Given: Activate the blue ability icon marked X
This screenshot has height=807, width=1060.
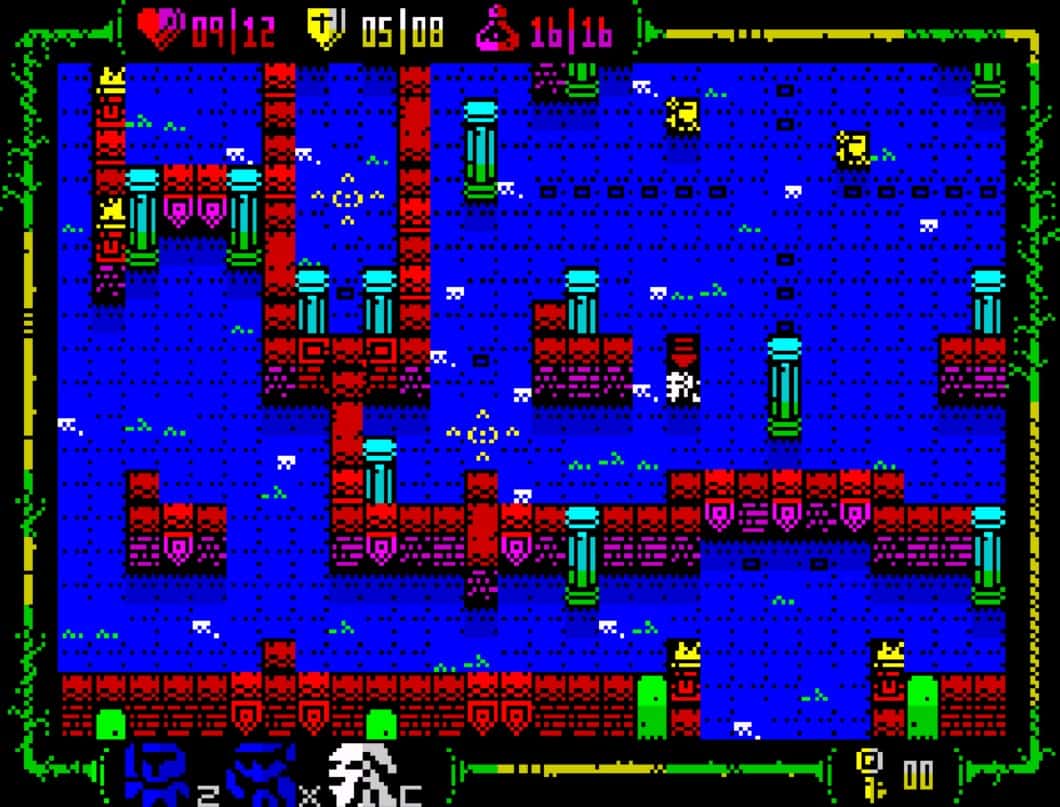Looking at the screenshot, I should coord(263,775).
